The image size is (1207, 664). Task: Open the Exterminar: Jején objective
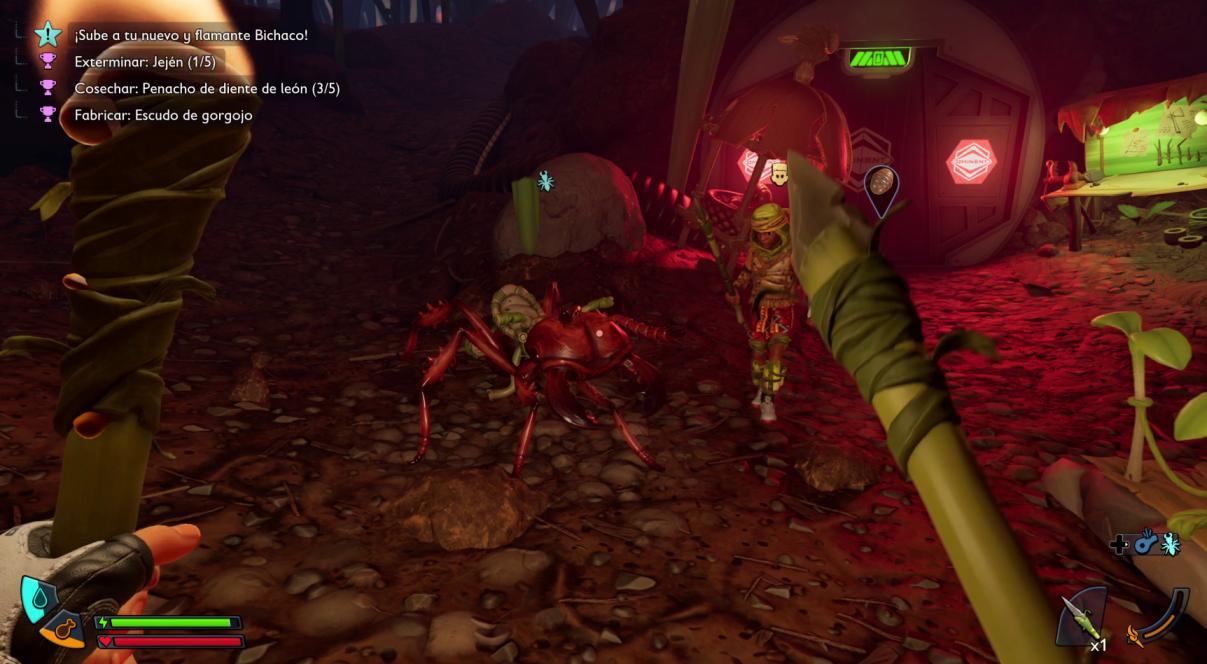coord(145,62)
